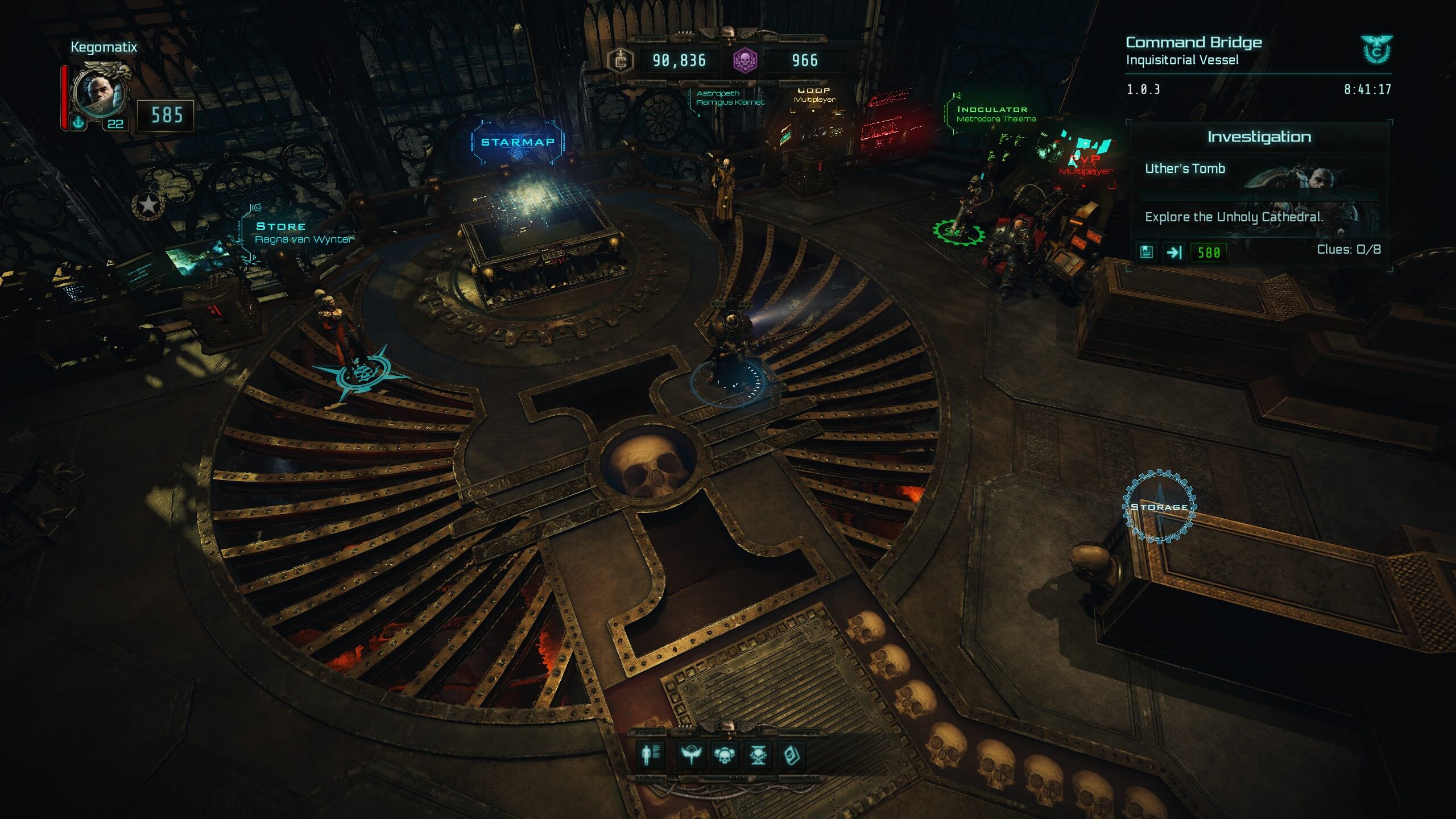Click the anchor icon below the portrait
This screenshot has height=819, width=1456.
[78, 122]
